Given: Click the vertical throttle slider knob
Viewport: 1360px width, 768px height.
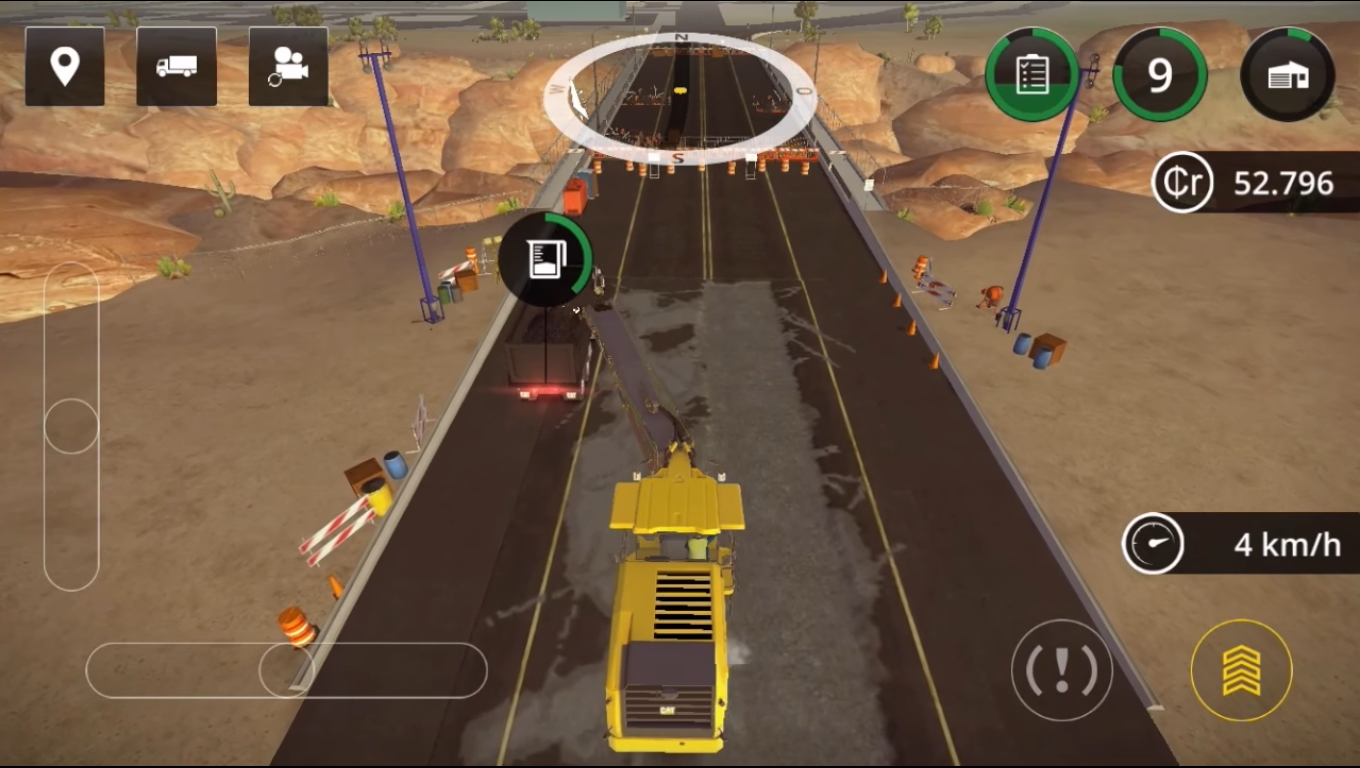Looking at the screenshot, I should [x=71, y=426].
